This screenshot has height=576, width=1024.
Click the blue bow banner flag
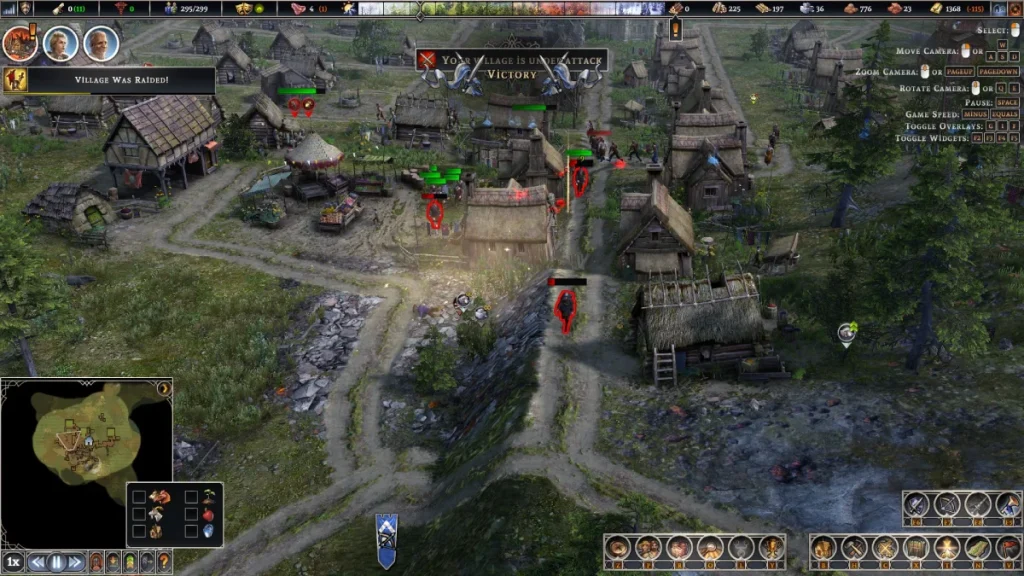pyautogui.click(x=386, y=540)
